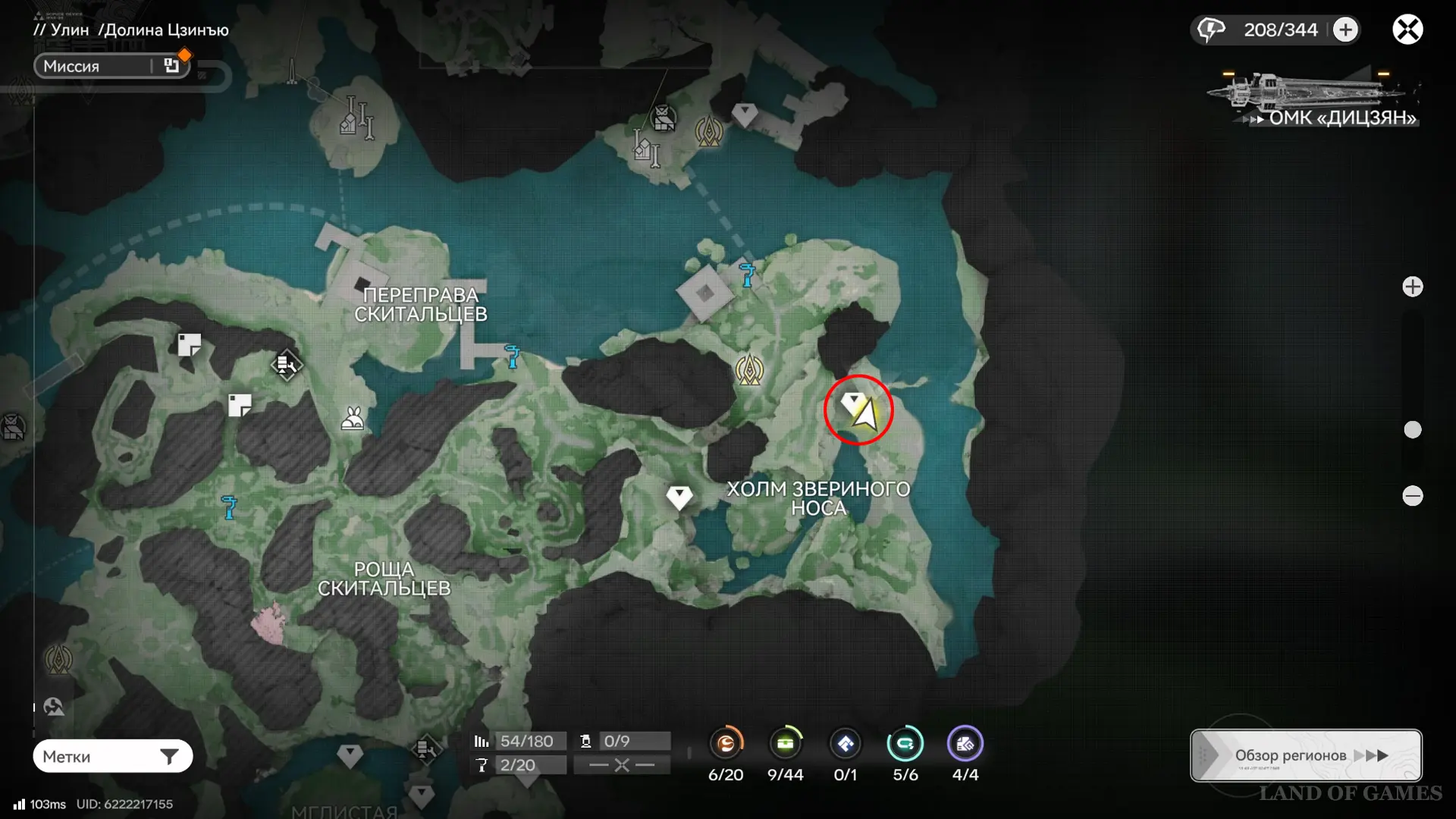Add stamina with the plus button
1456x819 pixels.
pos(1345,30)
